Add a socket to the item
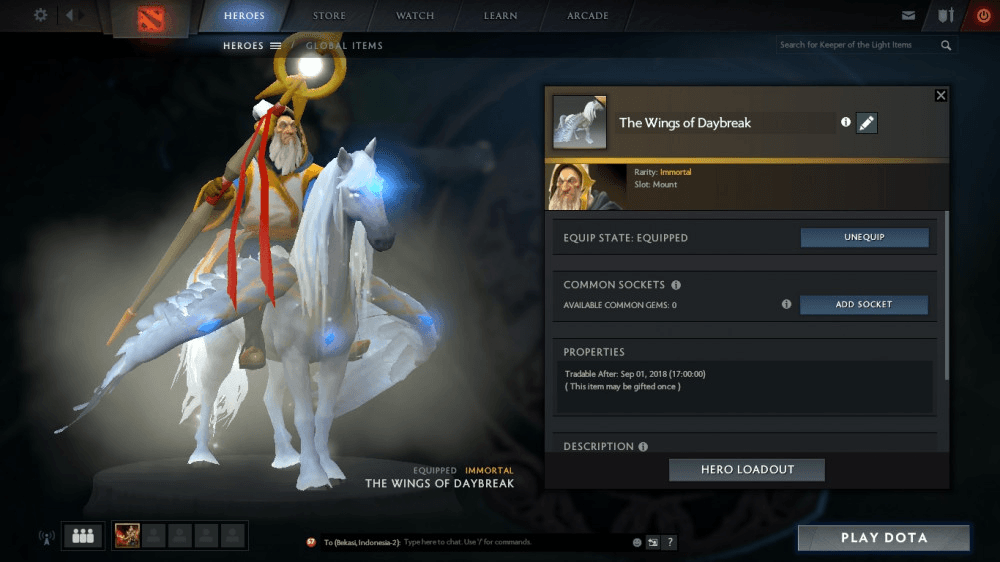Screen dimensions: 1000x562 pyautogui.click(x=864, y=304)
